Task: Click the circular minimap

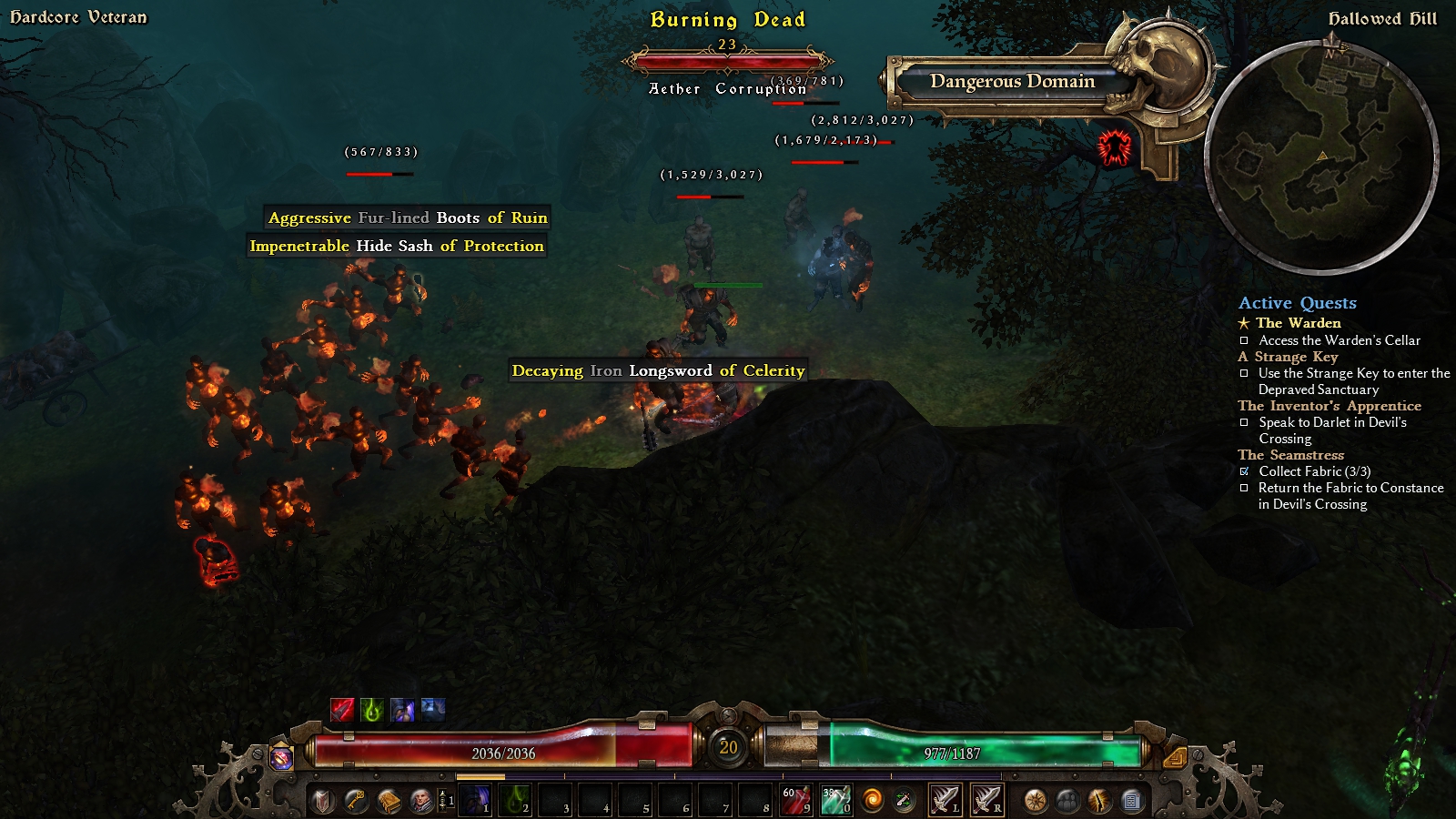Action: coord(1321,157)
